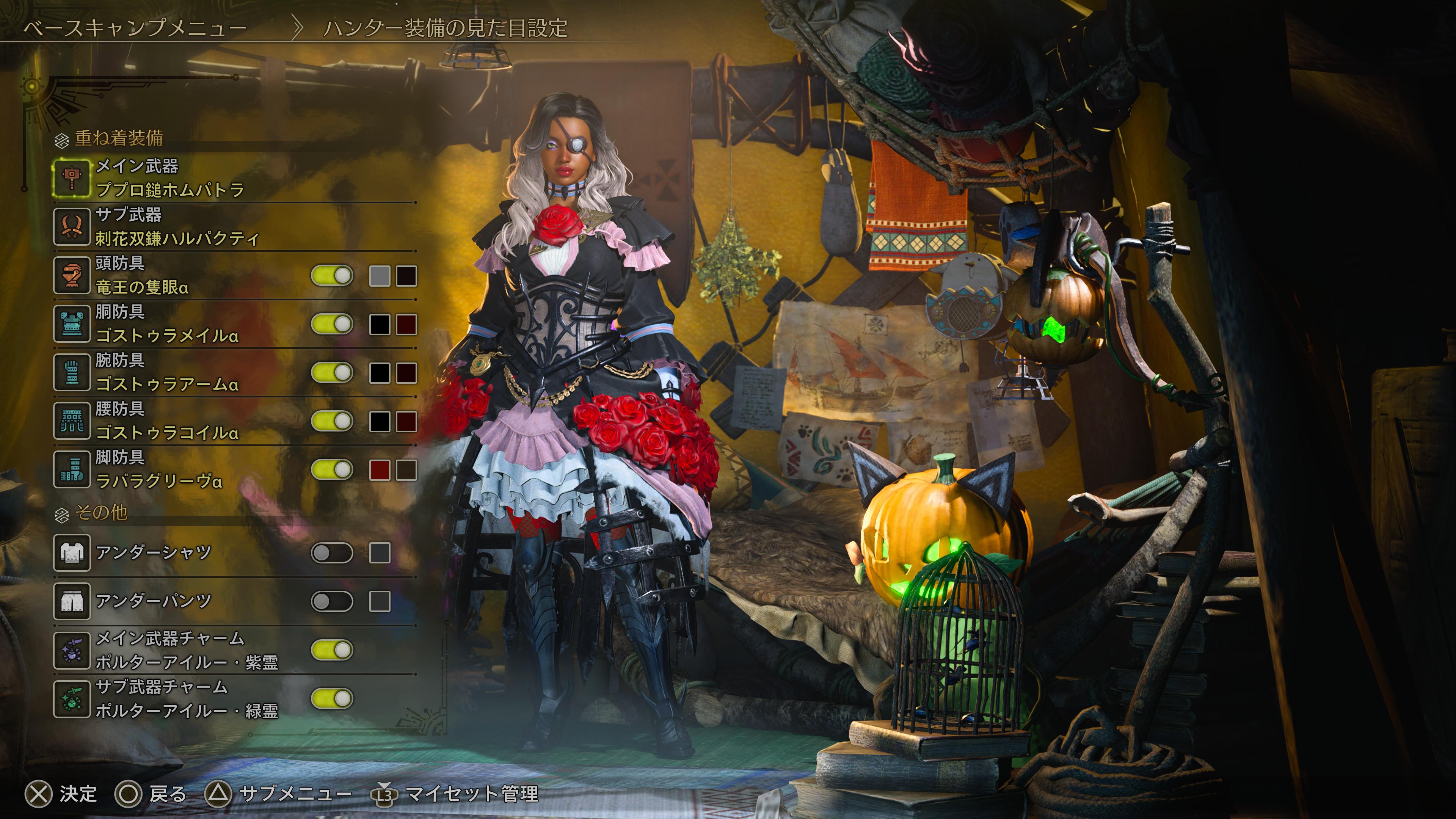The image size is (1456, 819).
Task: Pick the 腰防具 ゴストゥラコイルα entry
Action: click(167, 421)
